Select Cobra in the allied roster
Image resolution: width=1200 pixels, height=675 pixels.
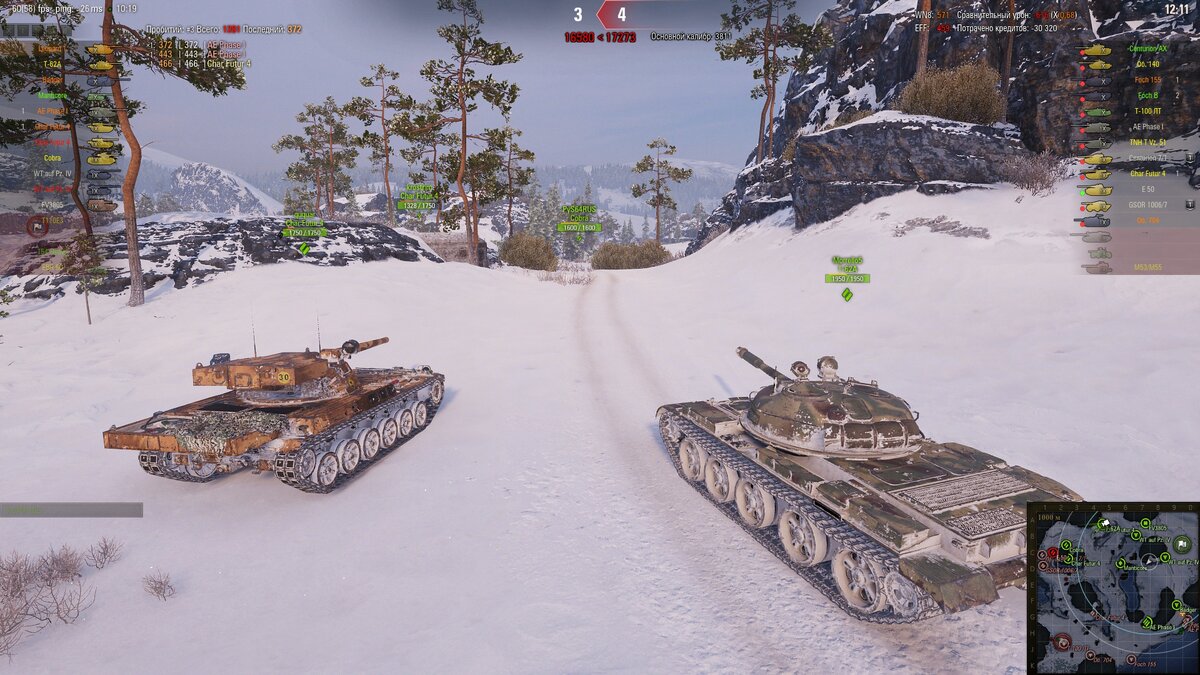click(x=52, y=158)
